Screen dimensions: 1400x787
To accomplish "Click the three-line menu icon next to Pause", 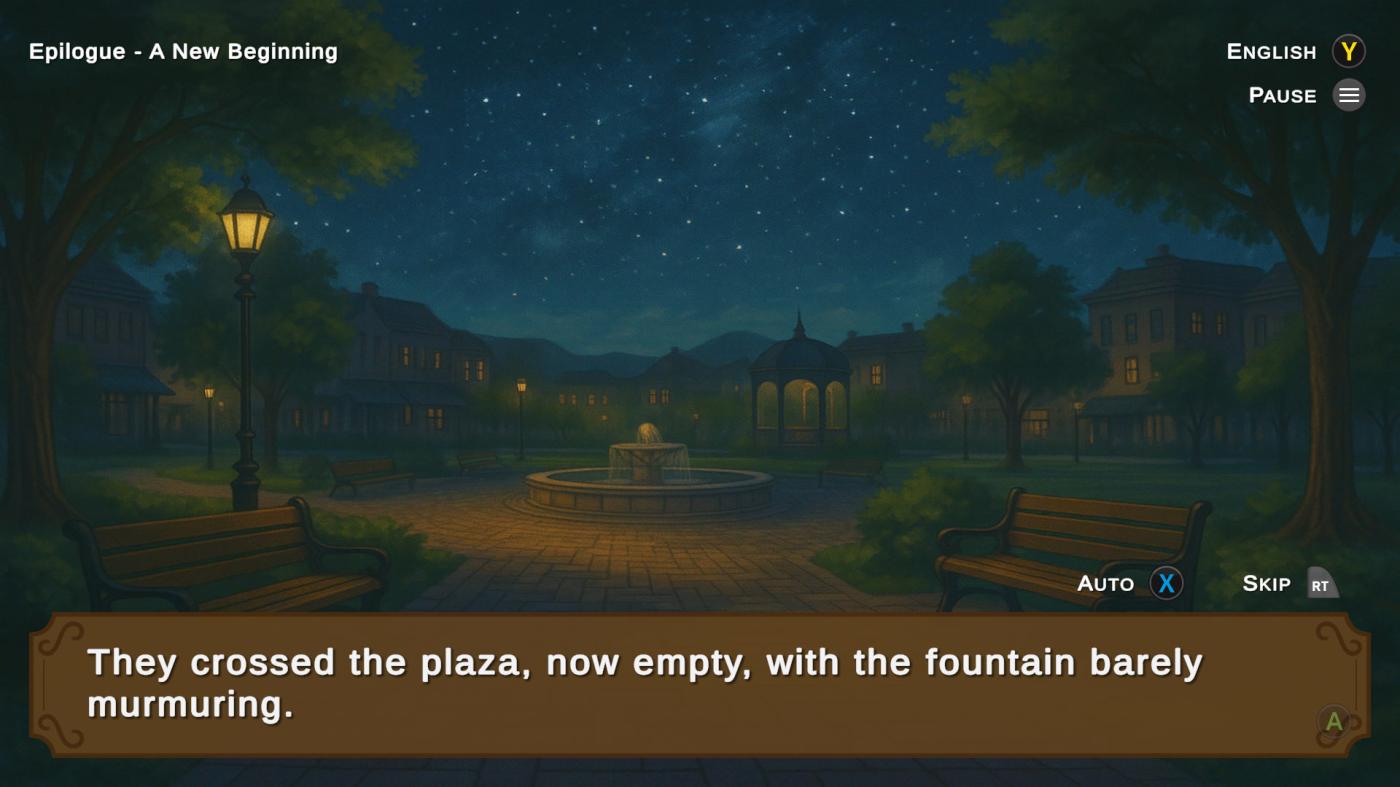I will [1349, 95].
